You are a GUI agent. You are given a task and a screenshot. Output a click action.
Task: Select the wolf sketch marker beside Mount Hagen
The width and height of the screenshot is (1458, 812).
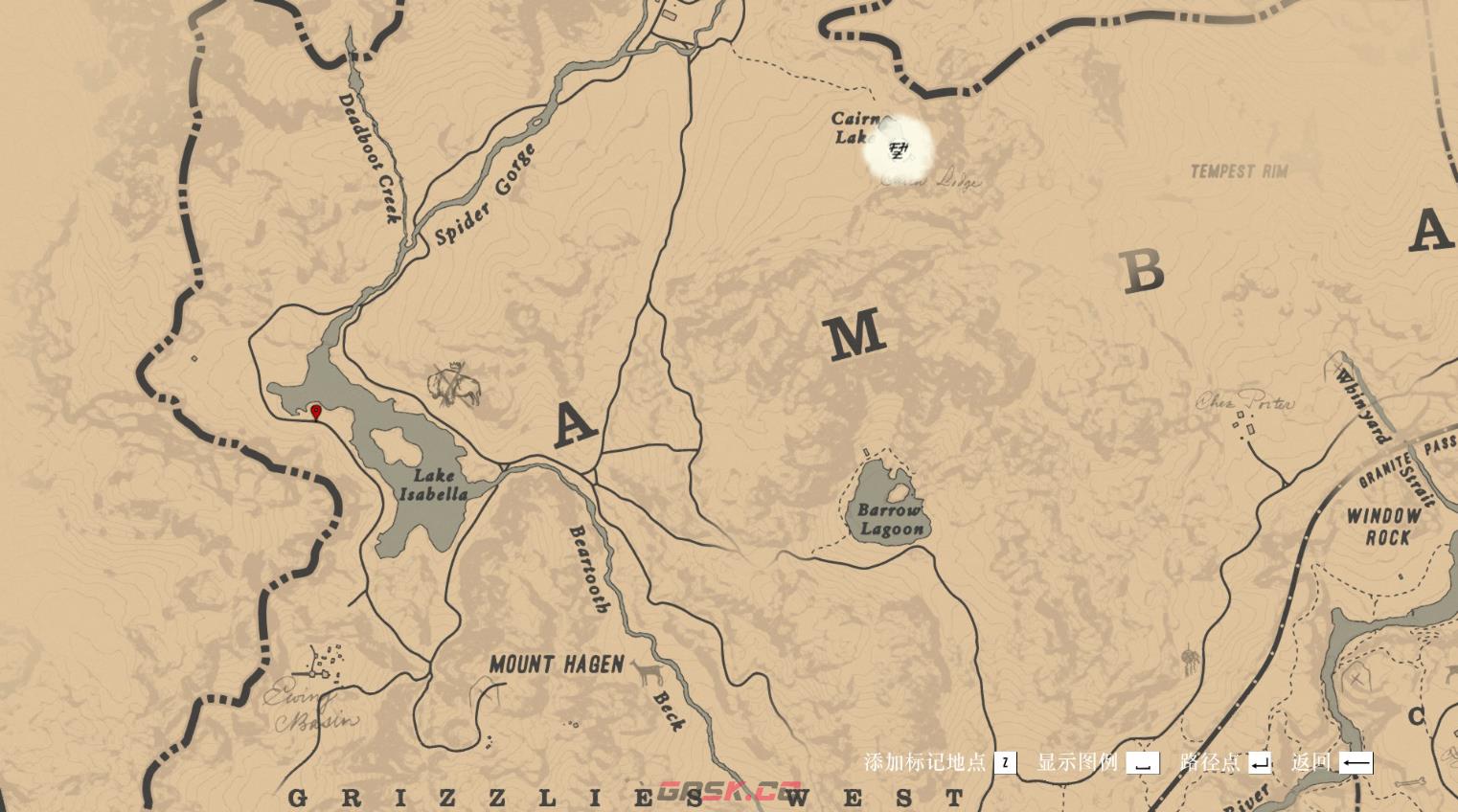[x=650, y=673]
